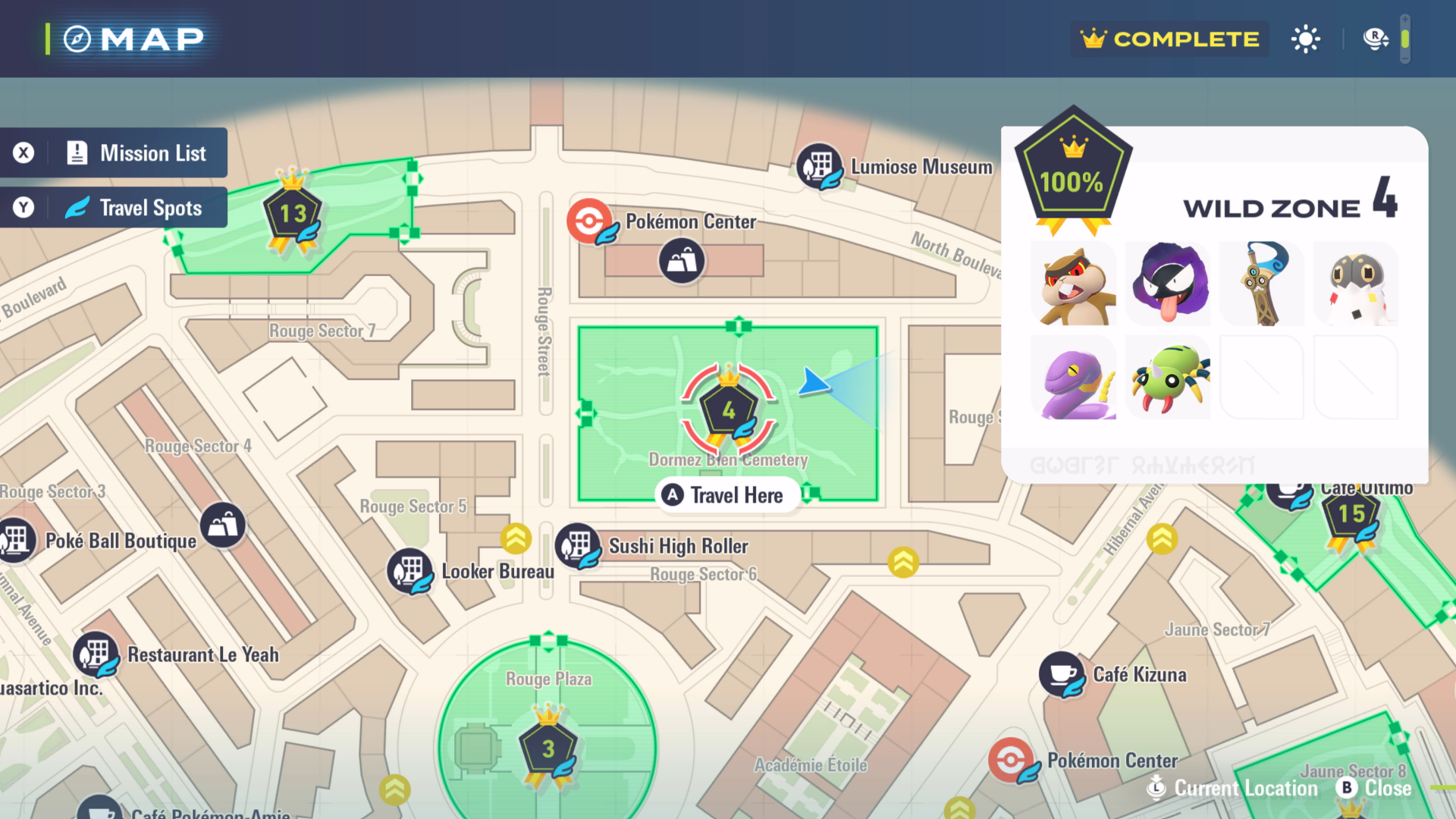
Task: Select the Looker Bureau marker
Action: click(x=410, y=571)
